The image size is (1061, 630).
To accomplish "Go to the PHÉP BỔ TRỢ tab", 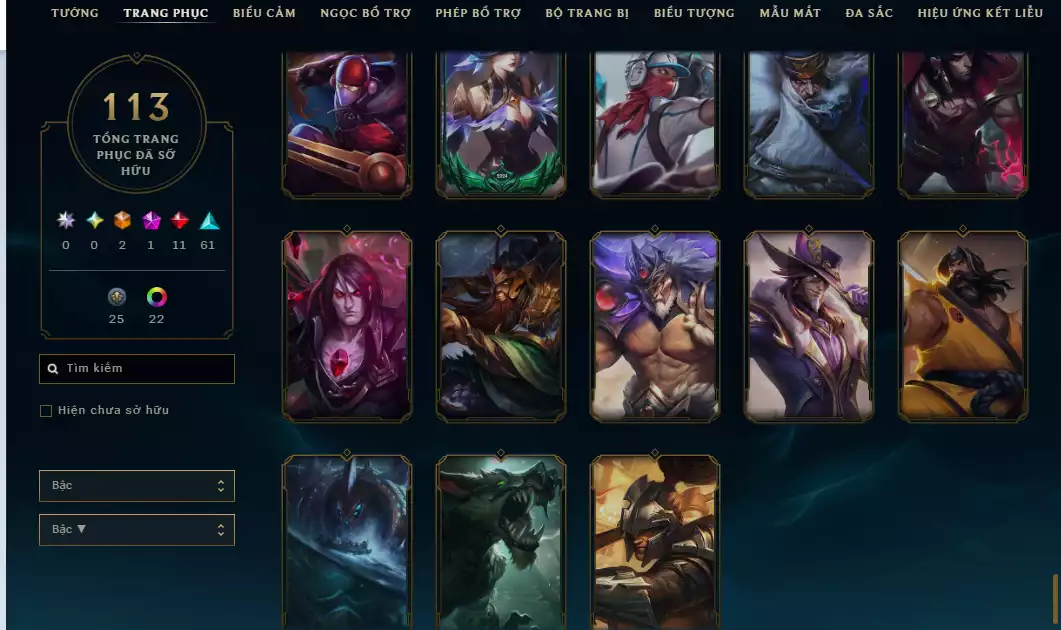I will click(x=478, y=13).
